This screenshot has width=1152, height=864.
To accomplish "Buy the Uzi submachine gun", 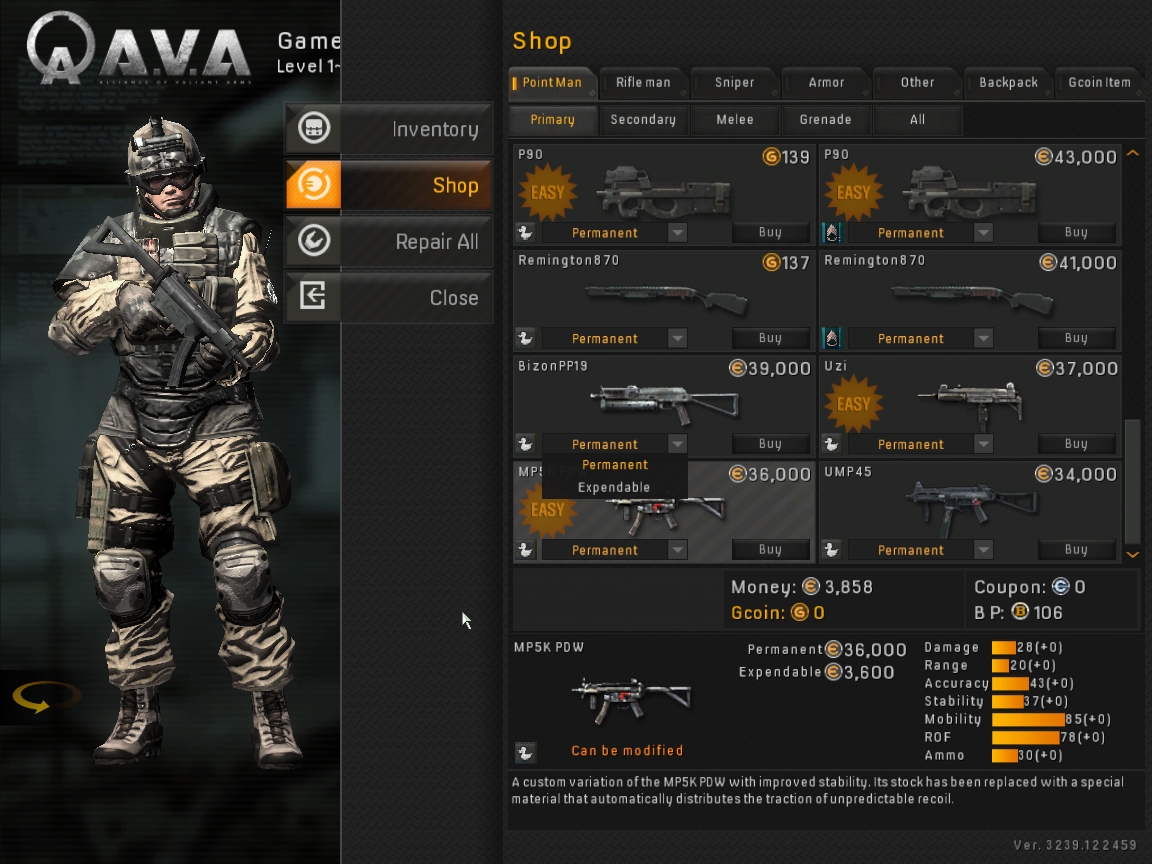I will (x=1076, y=444).
